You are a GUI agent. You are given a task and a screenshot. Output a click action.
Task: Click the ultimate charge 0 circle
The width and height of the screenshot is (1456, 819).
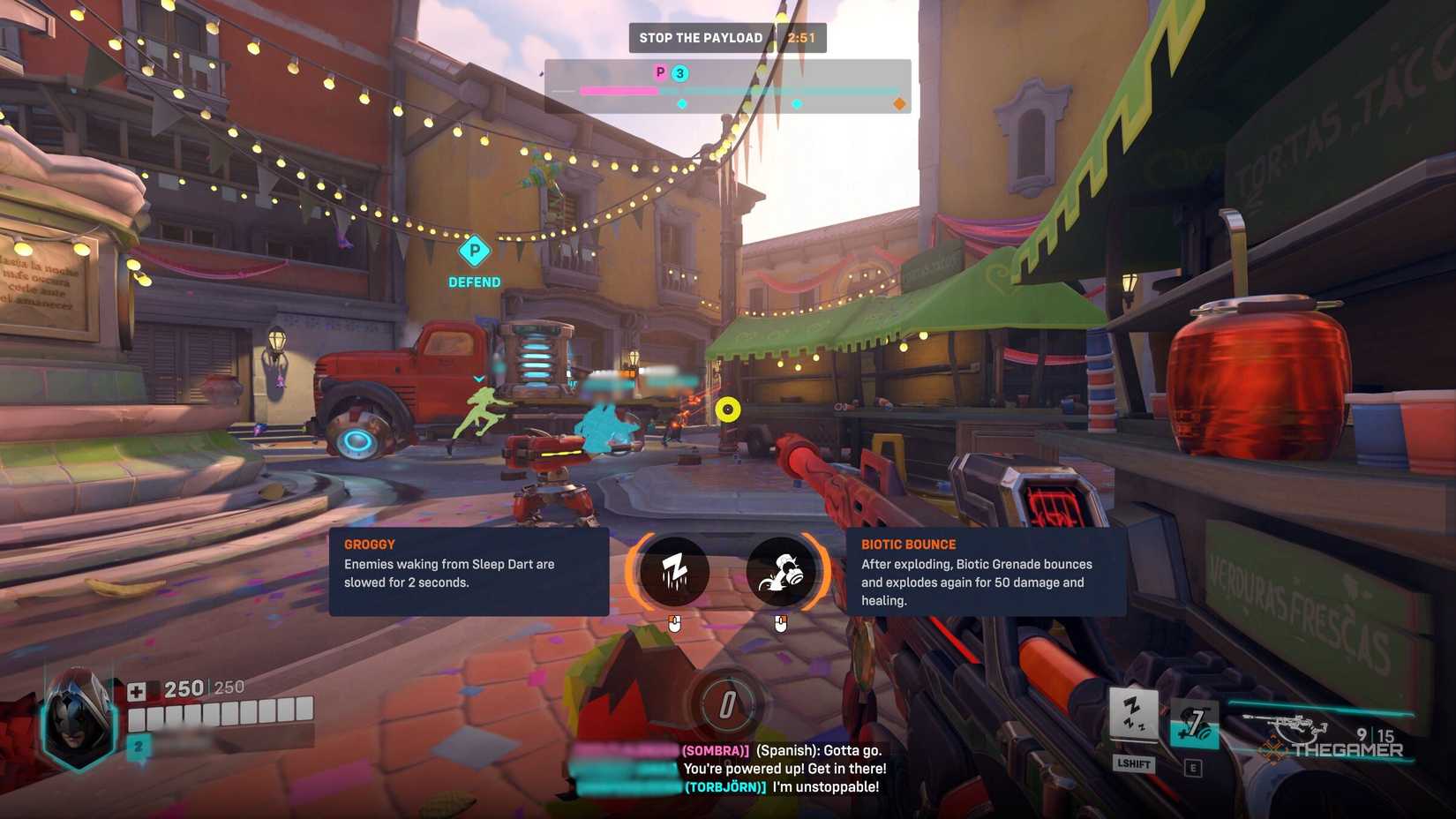726,704
